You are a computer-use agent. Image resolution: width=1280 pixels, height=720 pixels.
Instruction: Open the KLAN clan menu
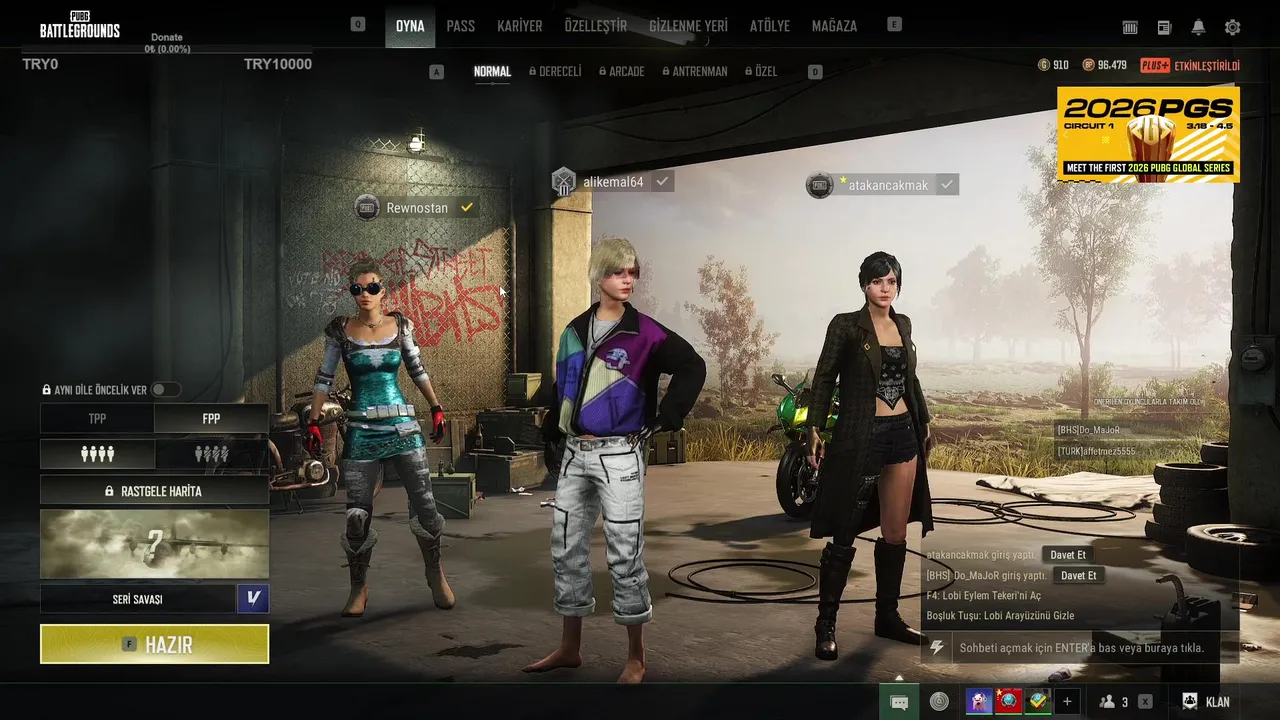point(1206,702)
